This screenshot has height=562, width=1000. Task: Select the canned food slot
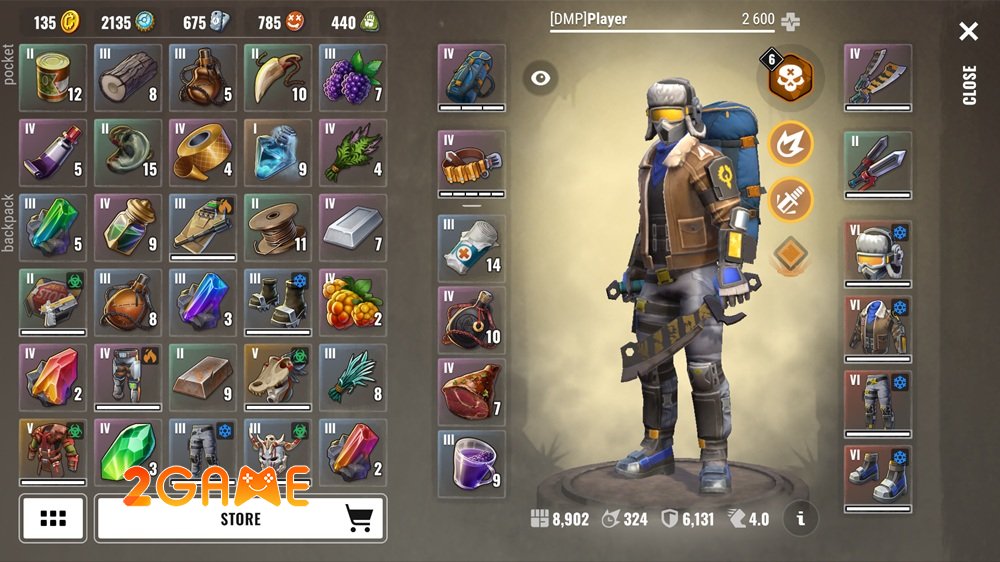pyautogui.click(x=53, y=77)
